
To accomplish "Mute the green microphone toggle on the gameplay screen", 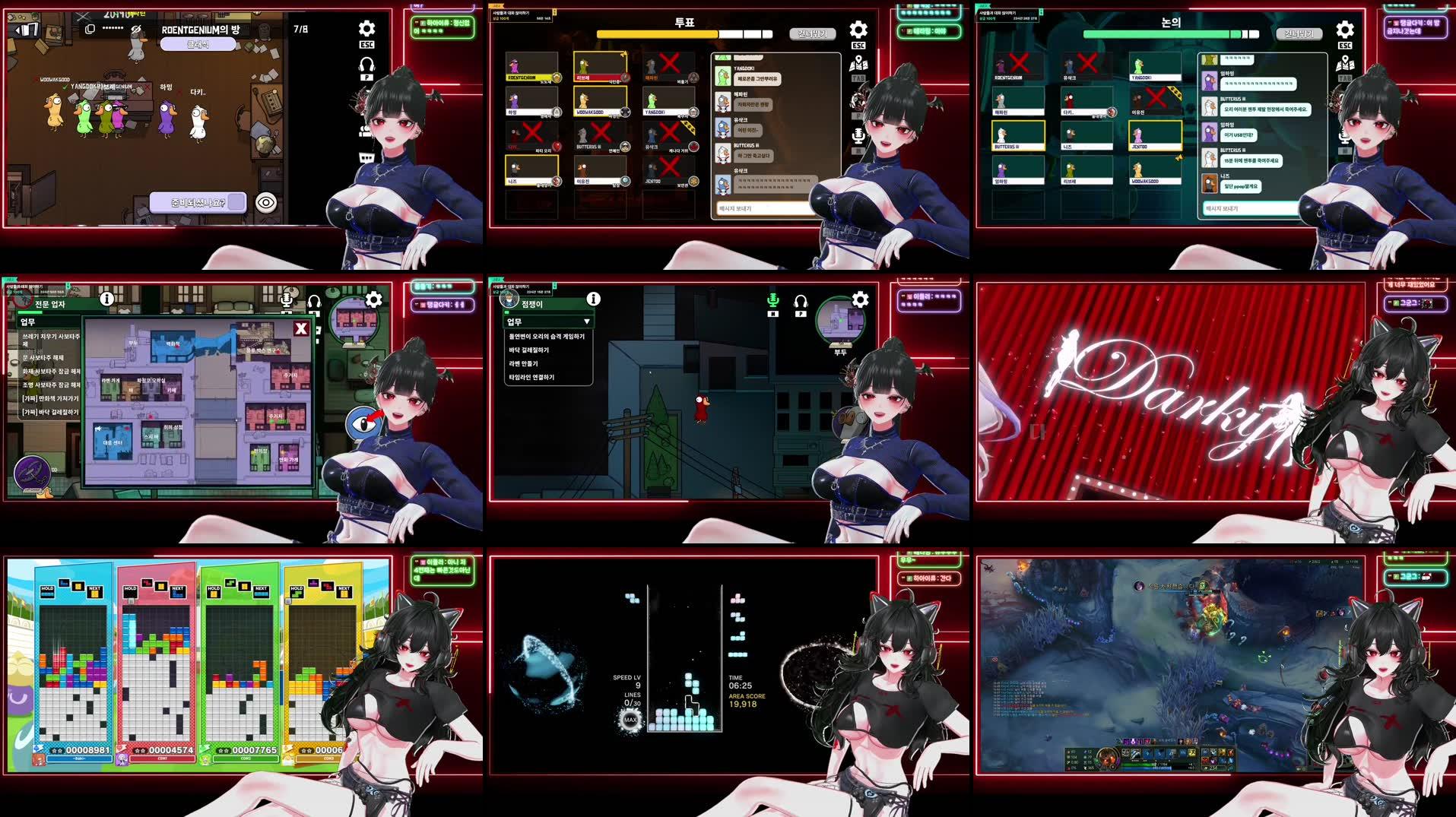I will tap(772, 299).
